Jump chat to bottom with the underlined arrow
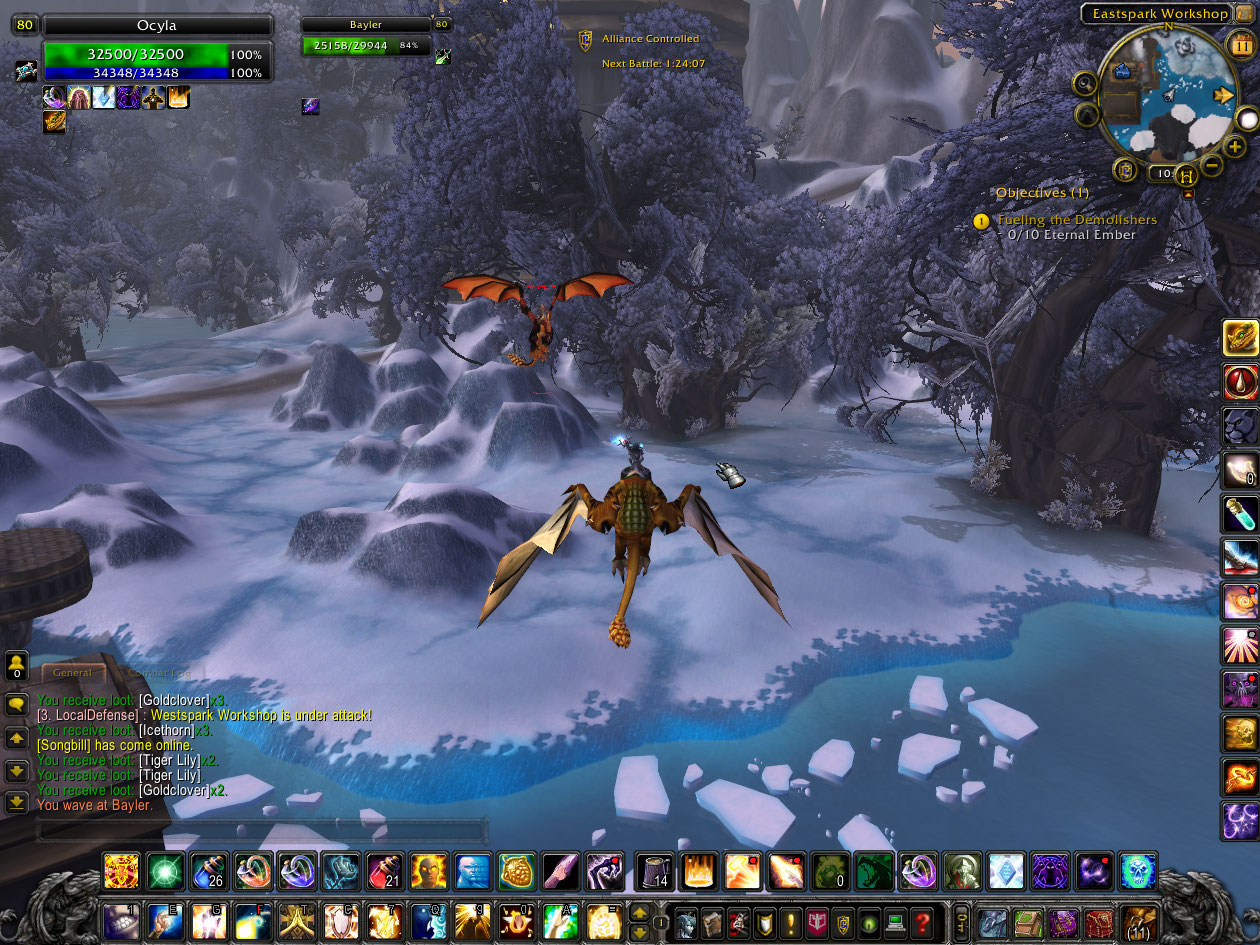 [x=16, y=802]
